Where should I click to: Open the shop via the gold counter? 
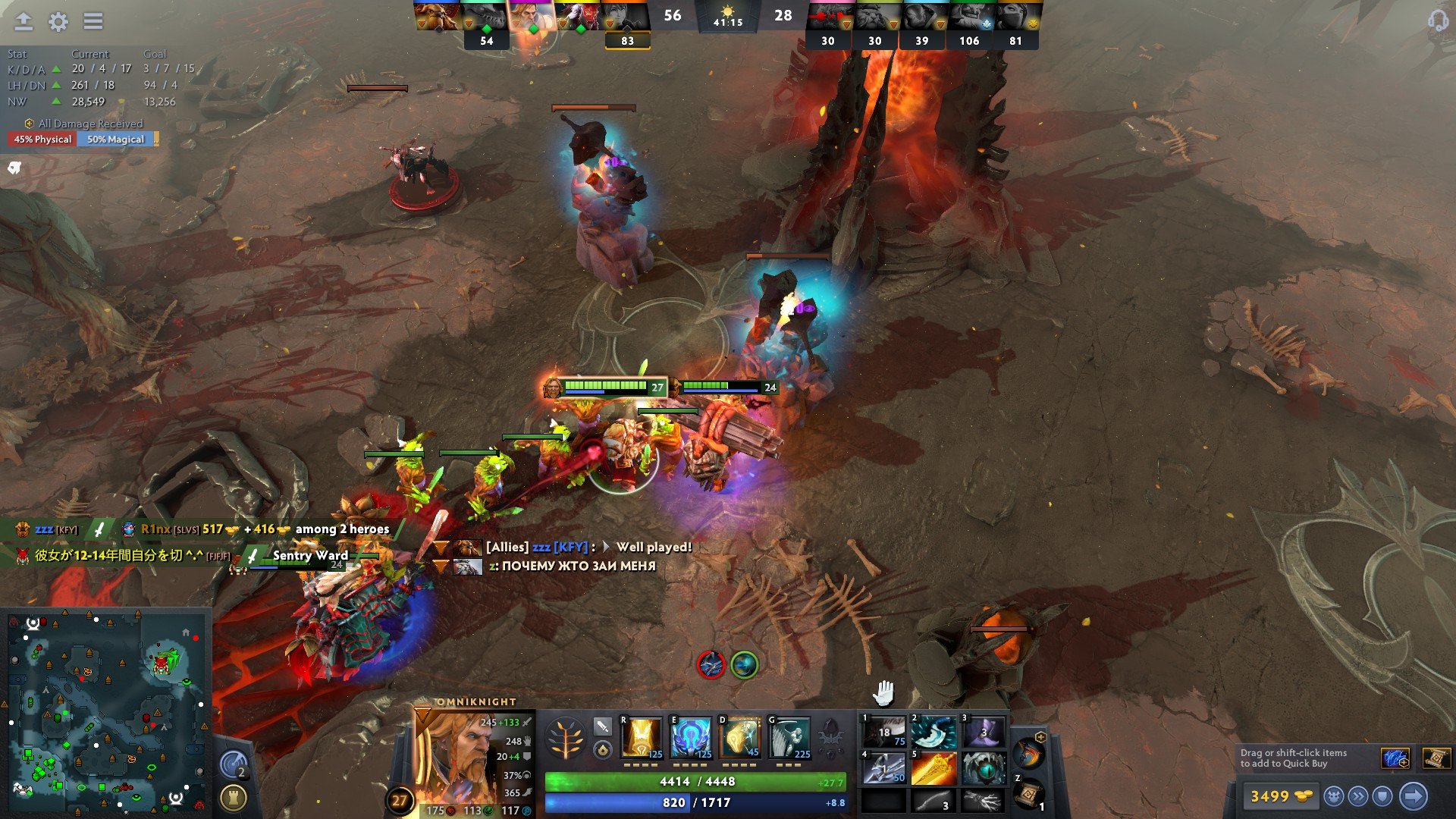(x=1280, y=796)
